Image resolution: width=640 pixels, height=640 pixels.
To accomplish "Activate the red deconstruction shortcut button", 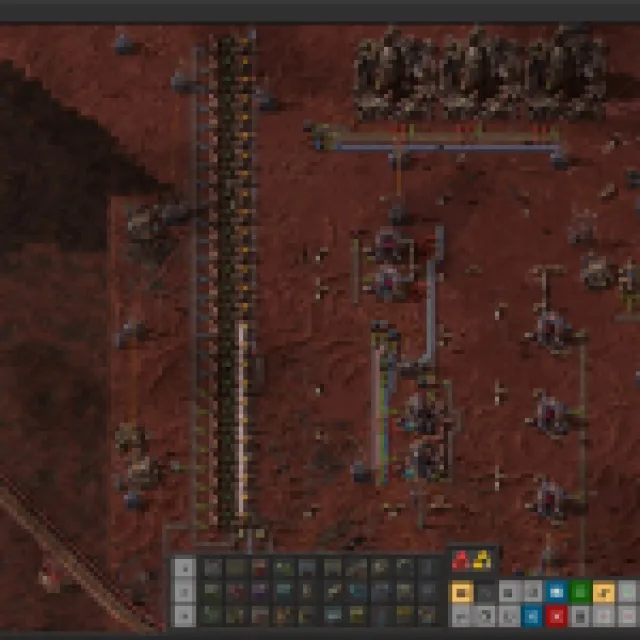I will tap(556, 614).
